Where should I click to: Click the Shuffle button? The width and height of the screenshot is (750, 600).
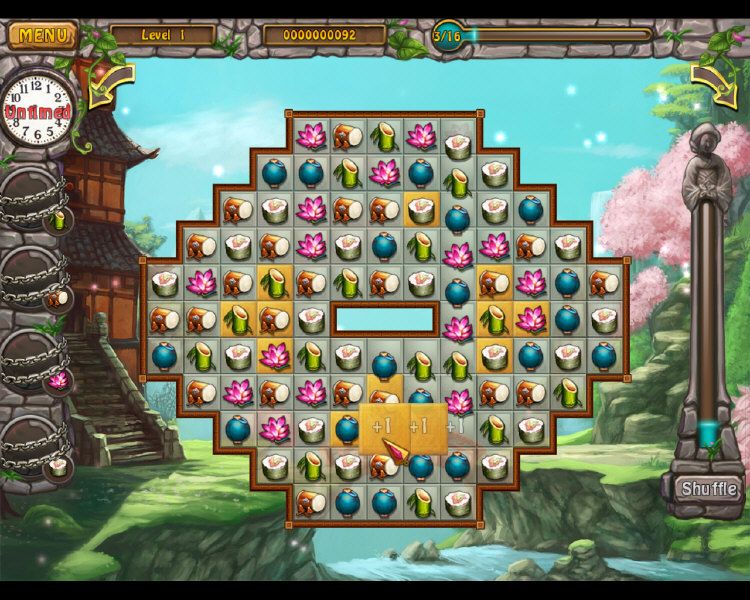pos(709,489)
